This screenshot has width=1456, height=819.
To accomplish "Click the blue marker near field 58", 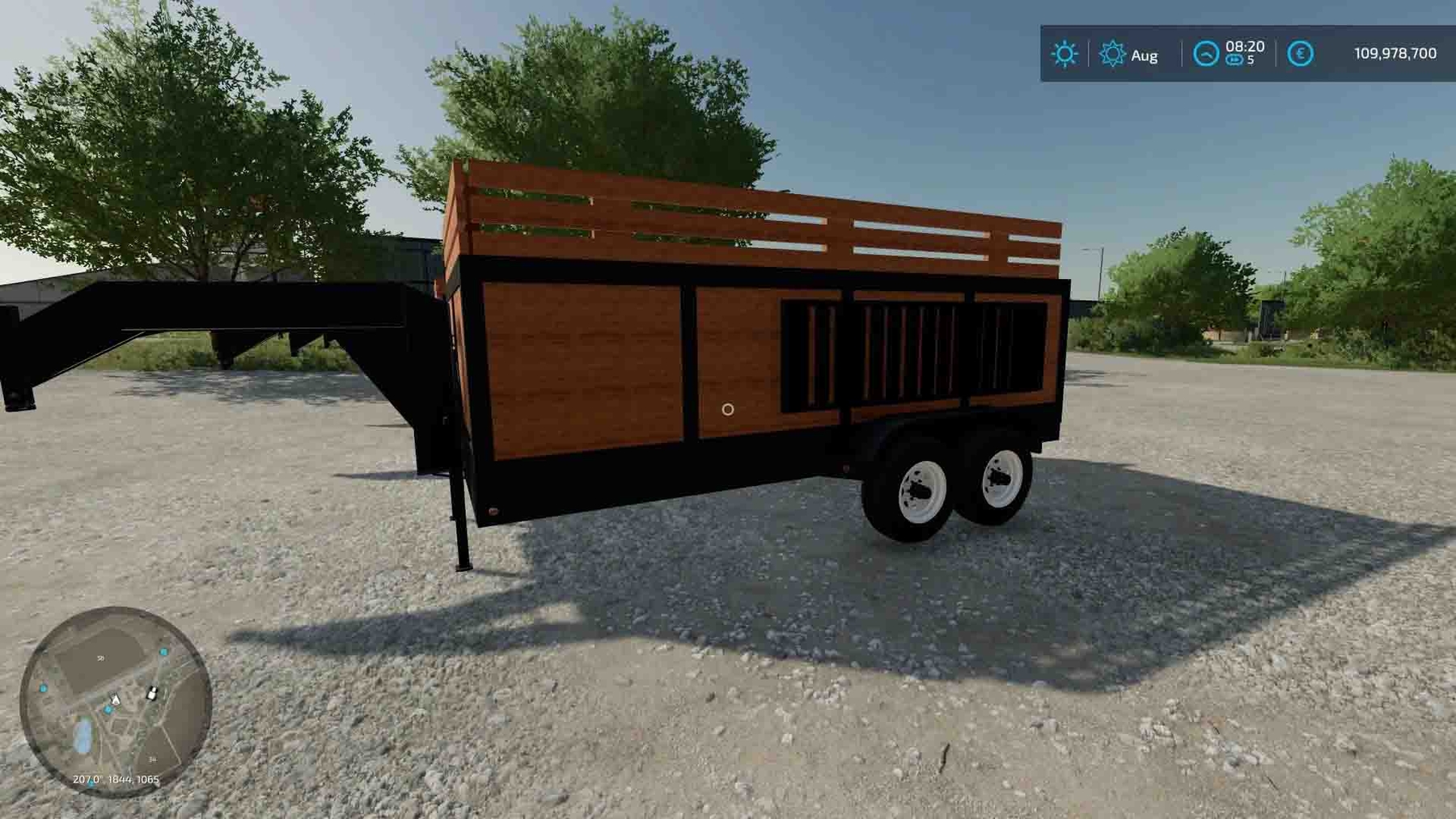I will point(163,652).
